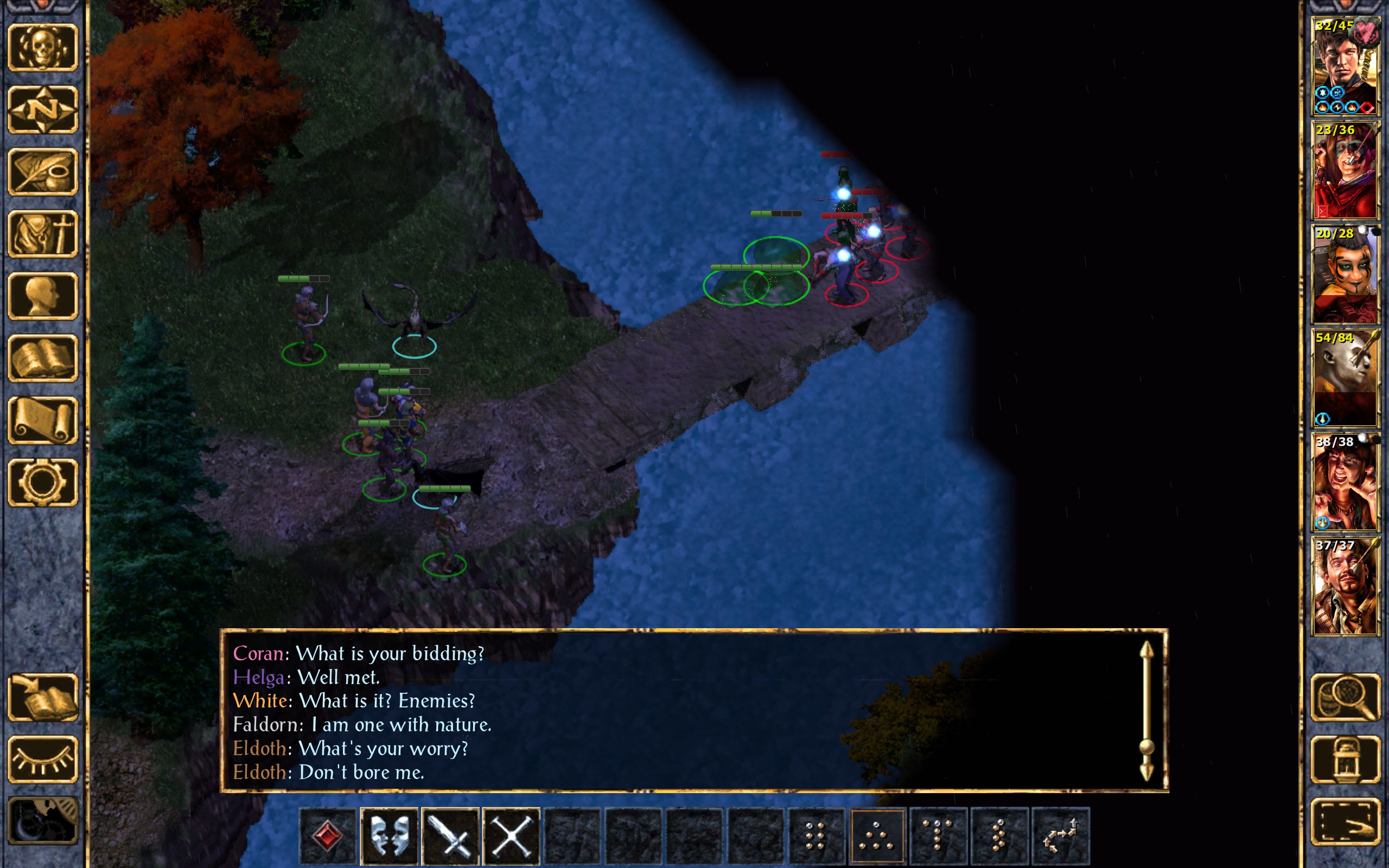This screenshot has width=1389, height=868.
Task: Select the party portrait showing 20/28 health
Action: [1345, 275]
